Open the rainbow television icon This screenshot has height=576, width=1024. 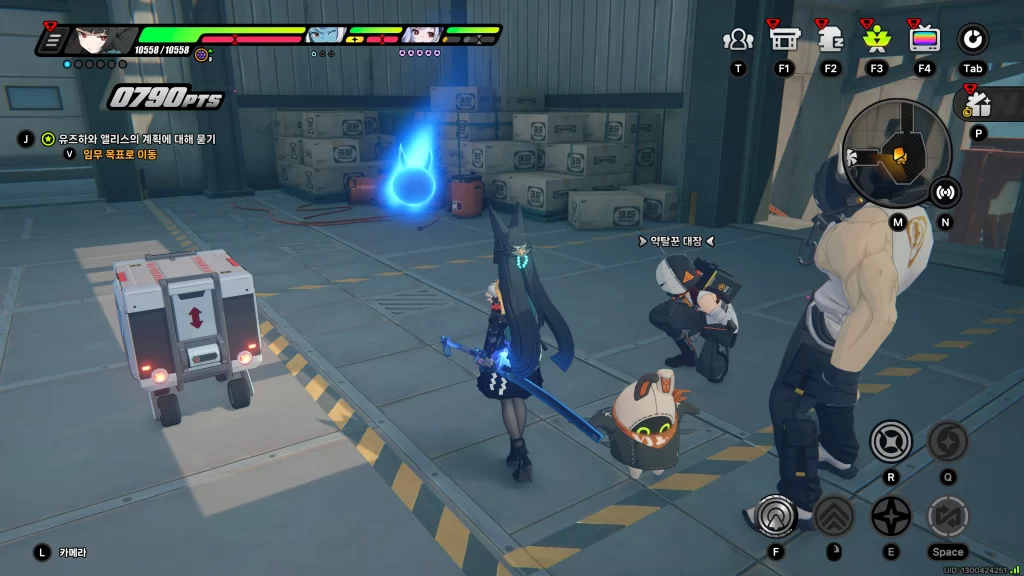924,39
